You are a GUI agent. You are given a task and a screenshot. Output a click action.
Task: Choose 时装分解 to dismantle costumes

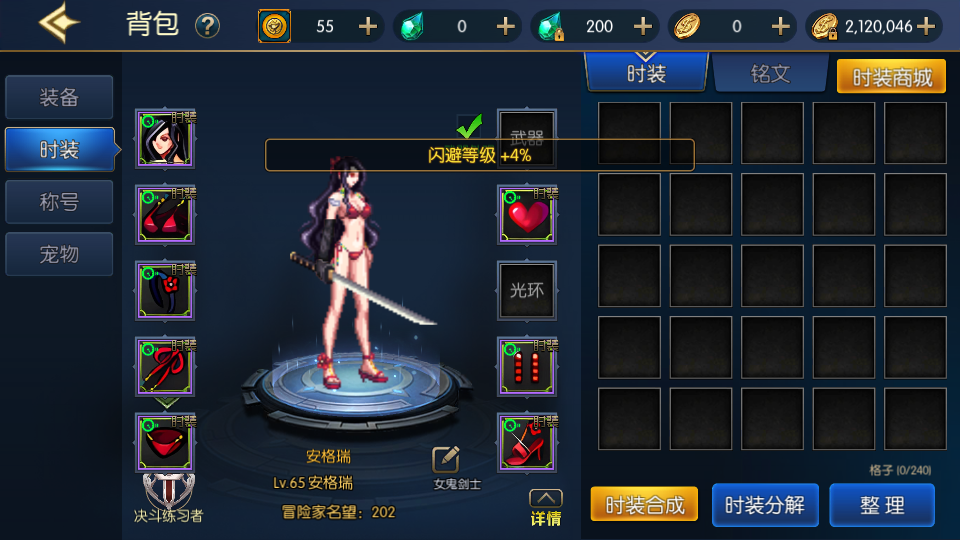pyautogui.click(x=764, y=505)
